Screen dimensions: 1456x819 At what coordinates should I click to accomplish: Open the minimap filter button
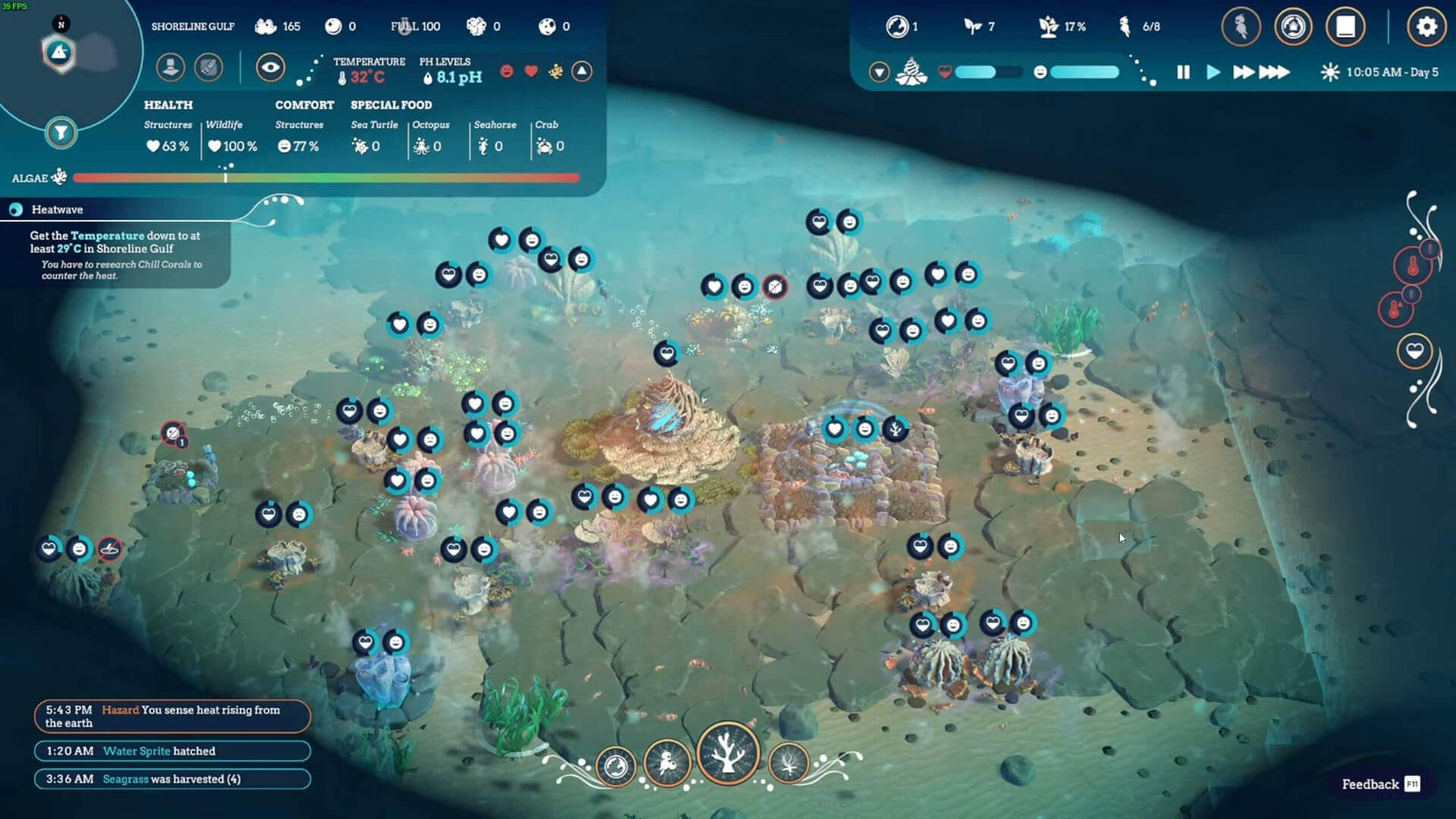tap(61, 133)
